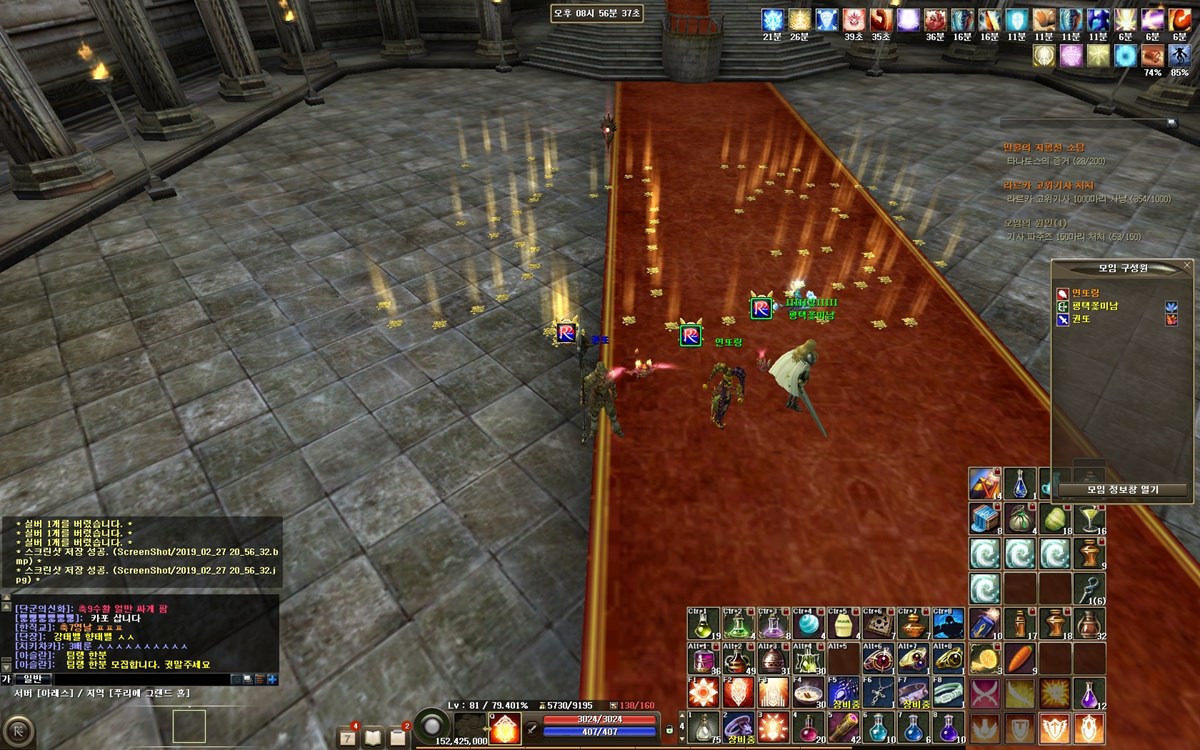Viewport: 1200px width, 750px height.
Task: Open the round R main menu button
Action: (20, 729)
